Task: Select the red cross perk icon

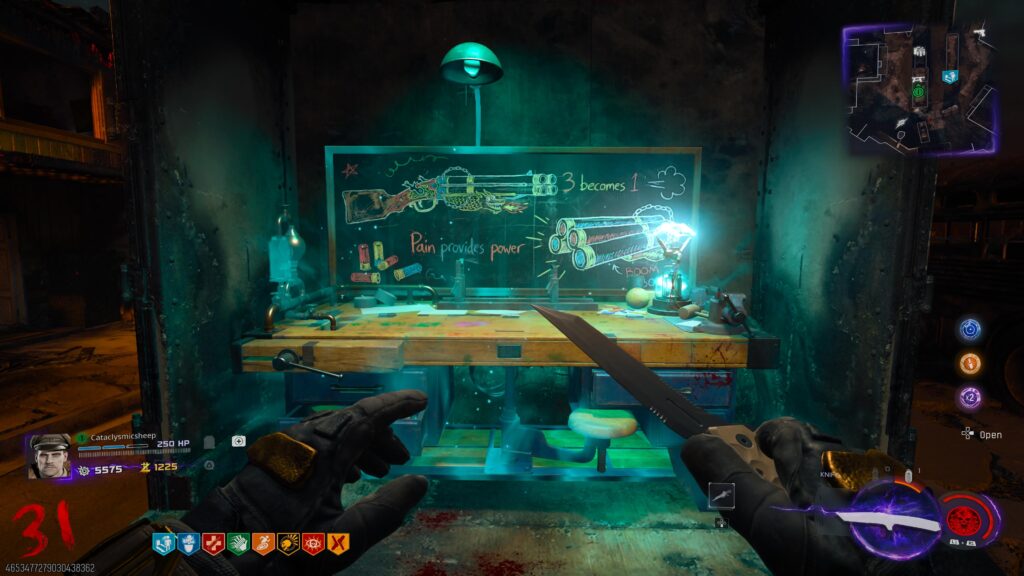Action: point(213,543)
